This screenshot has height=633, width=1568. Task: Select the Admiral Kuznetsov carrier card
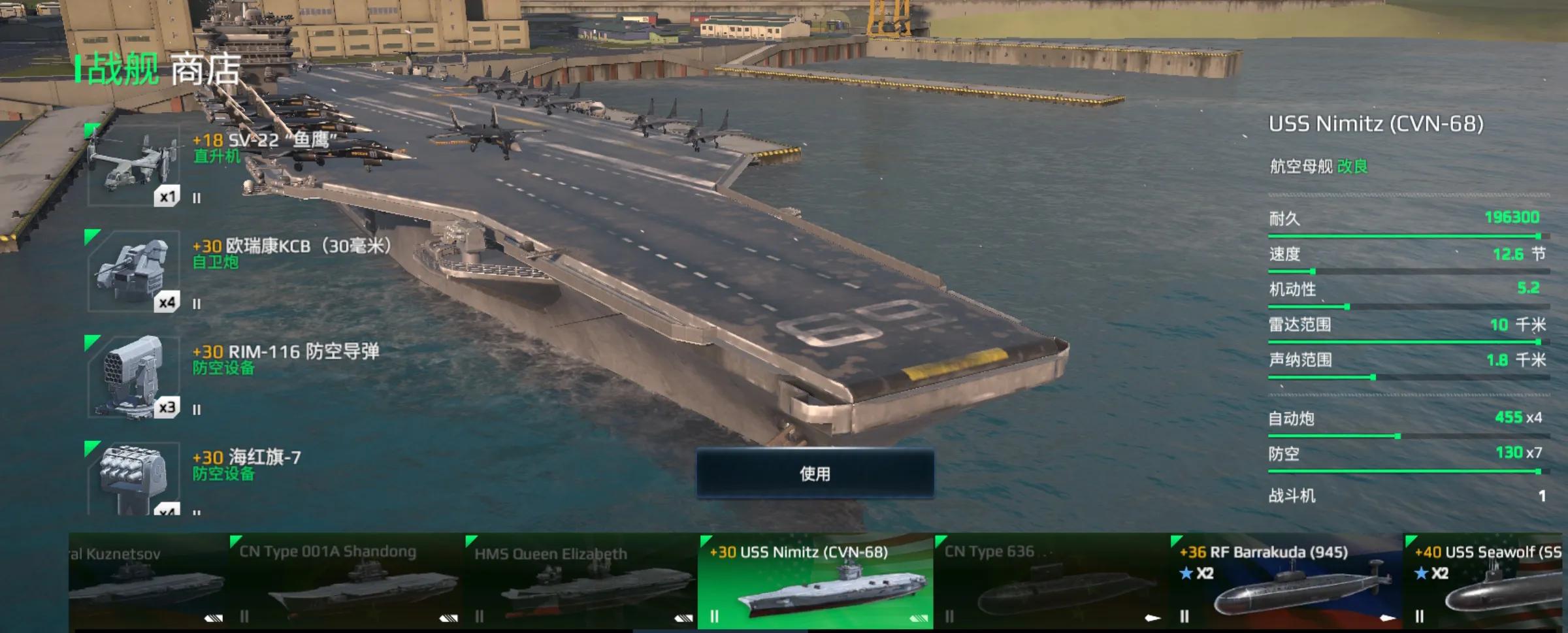[x=147, y=581]
